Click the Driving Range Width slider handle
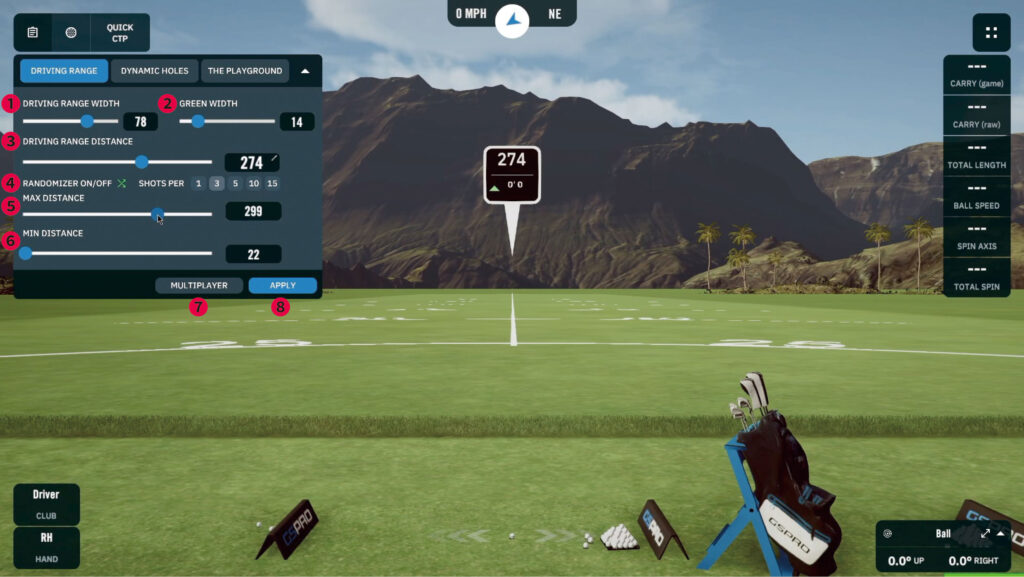 coord(87,121)
